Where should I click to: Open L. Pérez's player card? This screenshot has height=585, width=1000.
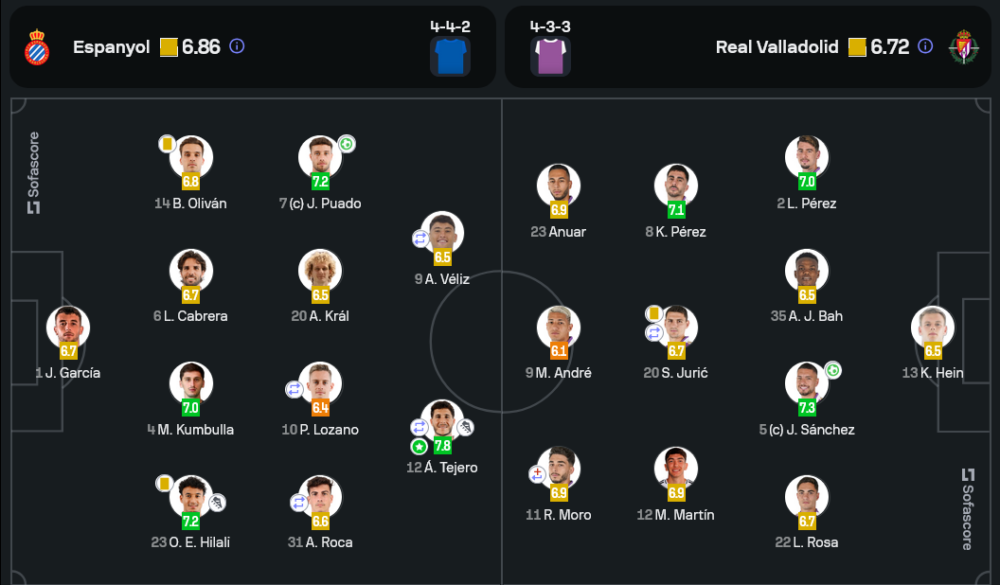pos(807,158)
